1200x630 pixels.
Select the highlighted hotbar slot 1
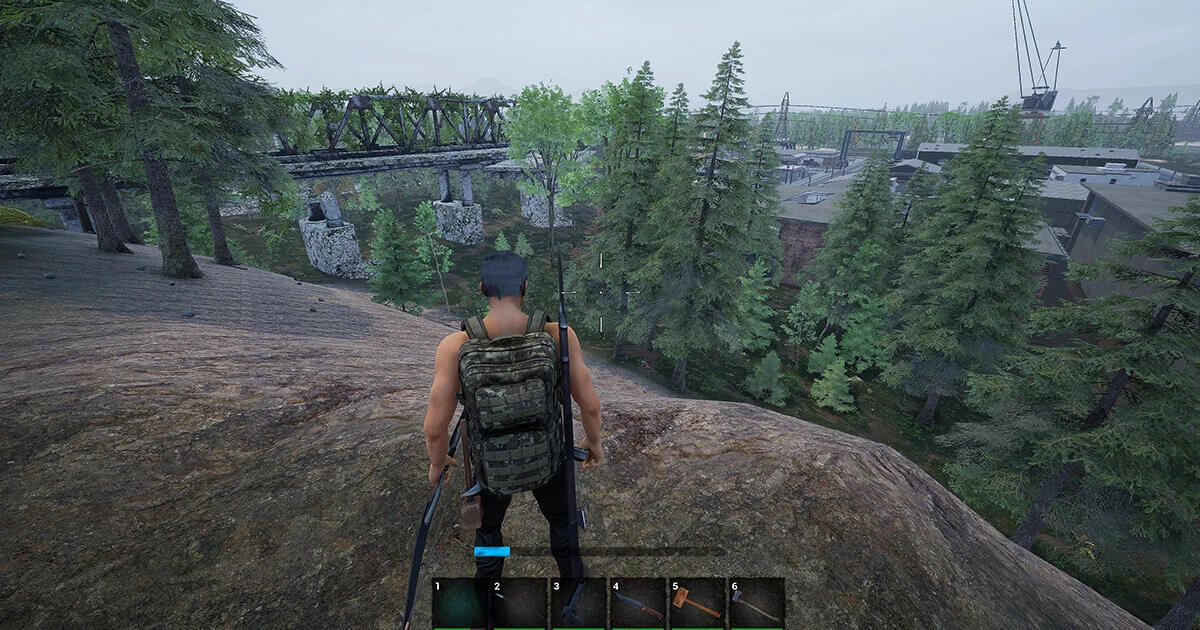click(x=460, y=603)
